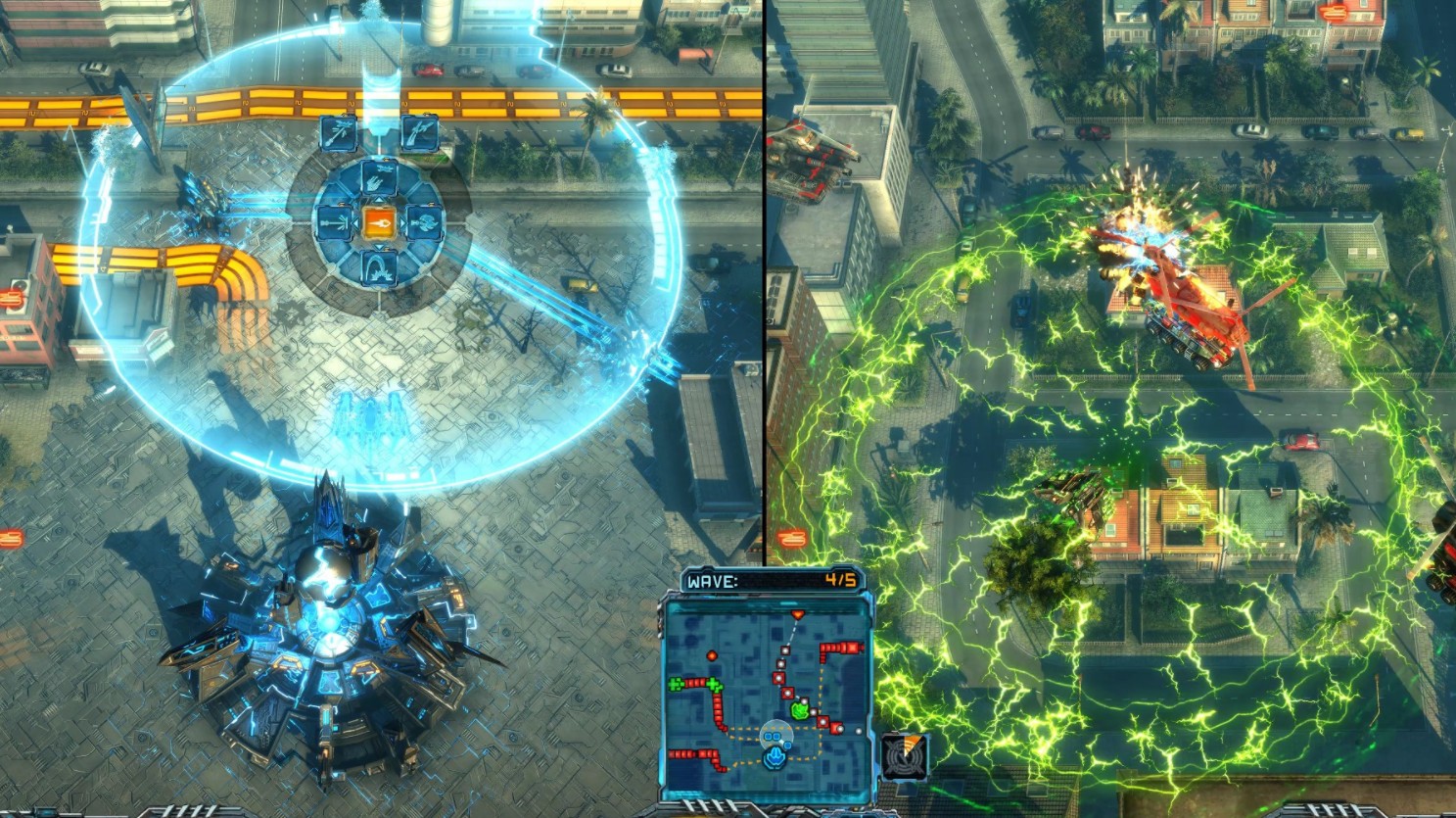
Task: Click the green player marker on minimap
Action: point(801,708)
